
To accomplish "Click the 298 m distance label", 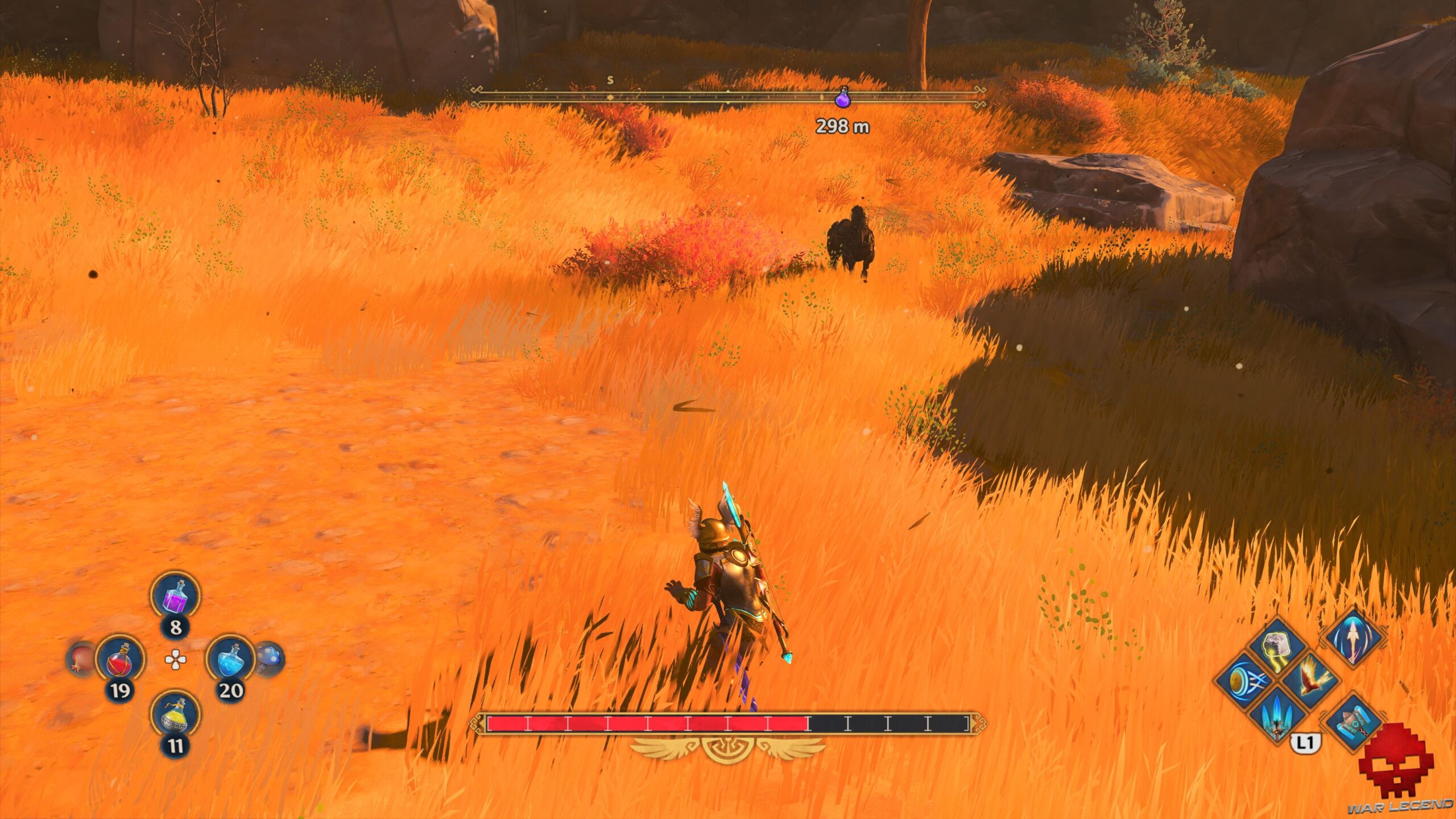I will click(842, 127).
